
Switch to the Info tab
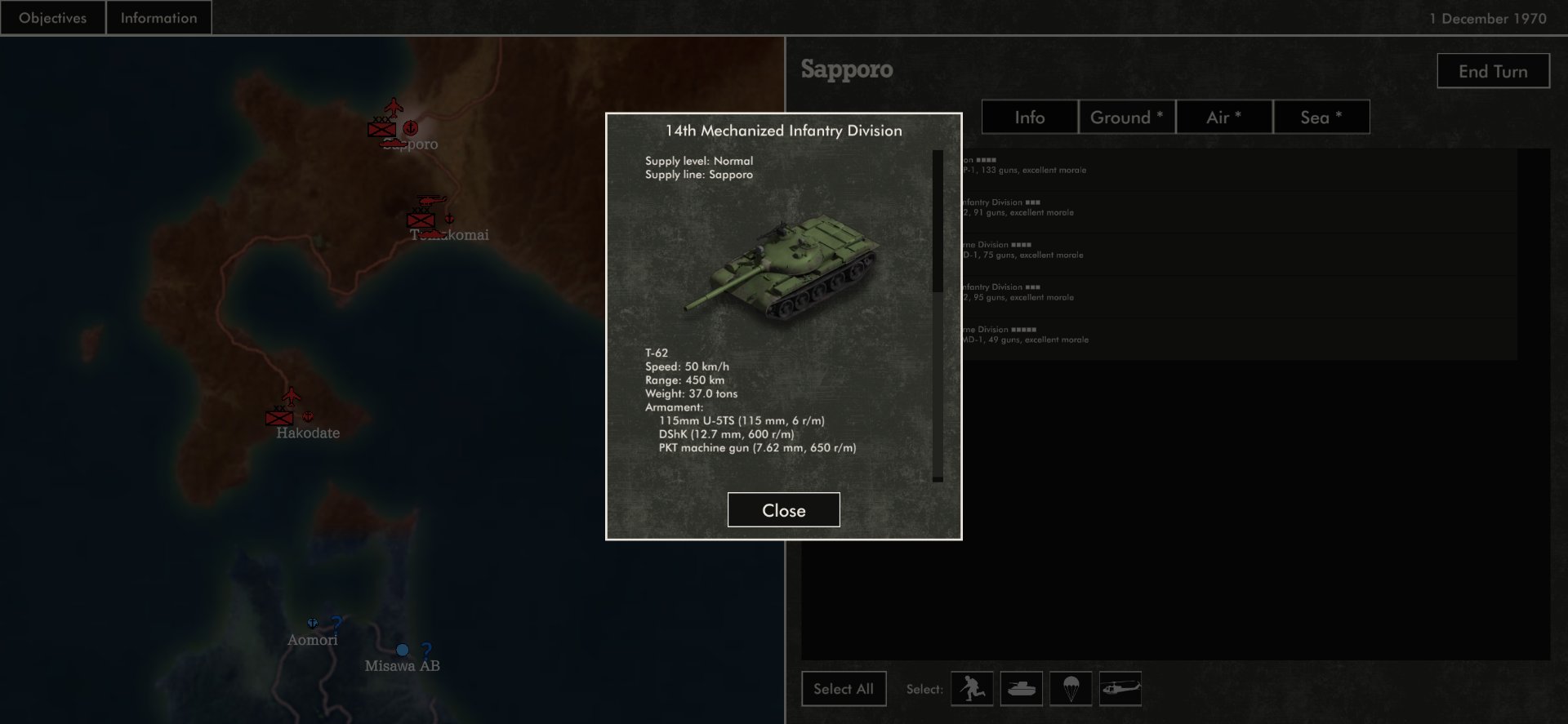(1029, 117)
